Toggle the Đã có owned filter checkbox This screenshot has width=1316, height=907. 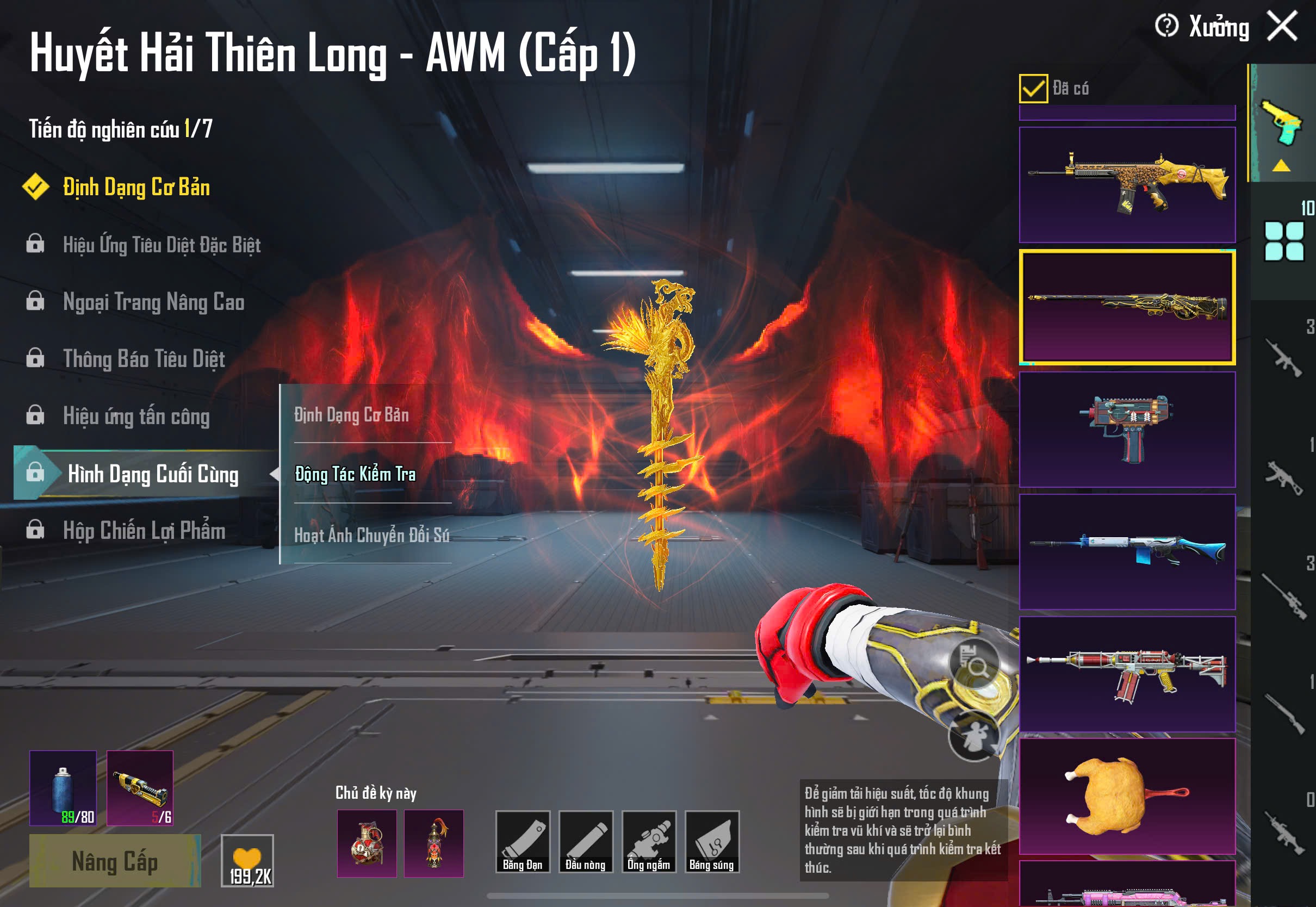tap(1033, 89)
